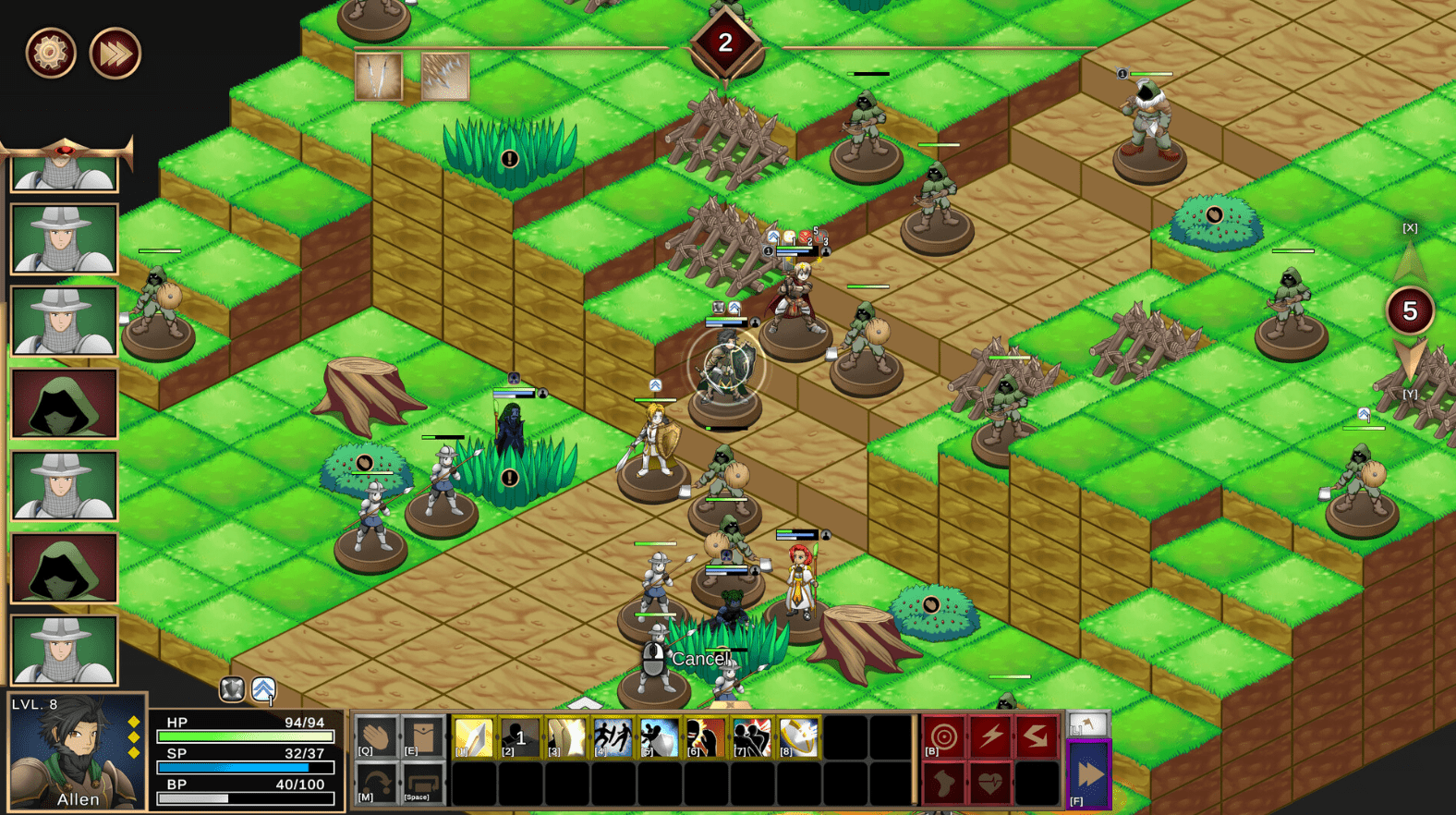Select the sword skill in slot 1
The width and height of the screenshot is (1456, 815).
point(474,738)
